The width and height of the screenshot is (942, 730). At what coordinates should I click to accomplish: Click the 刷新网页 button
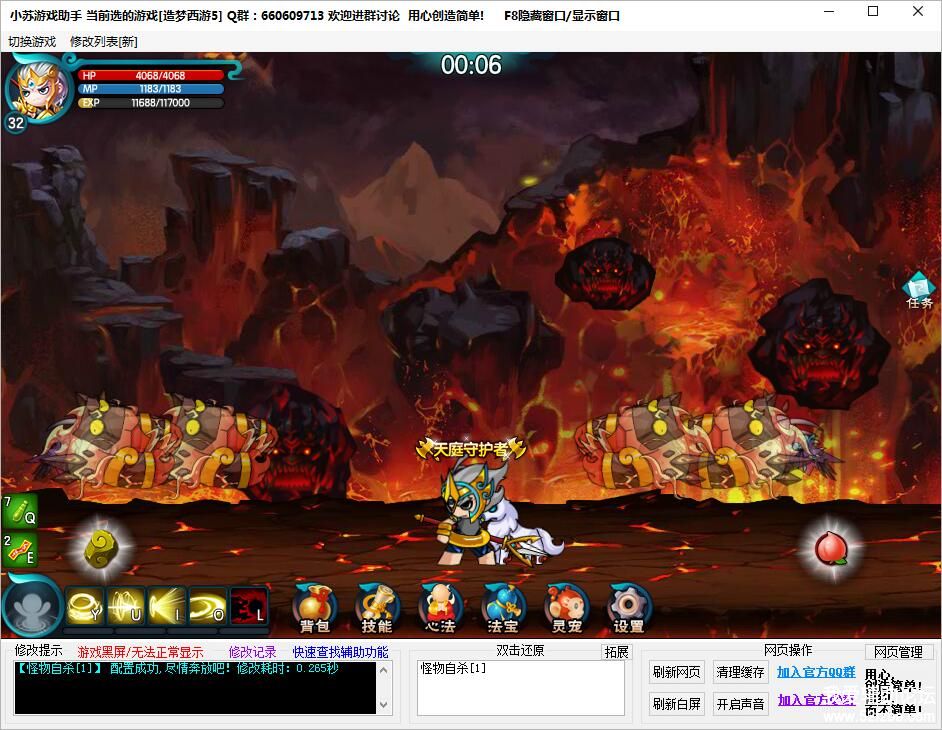click(x=677, y=672)
